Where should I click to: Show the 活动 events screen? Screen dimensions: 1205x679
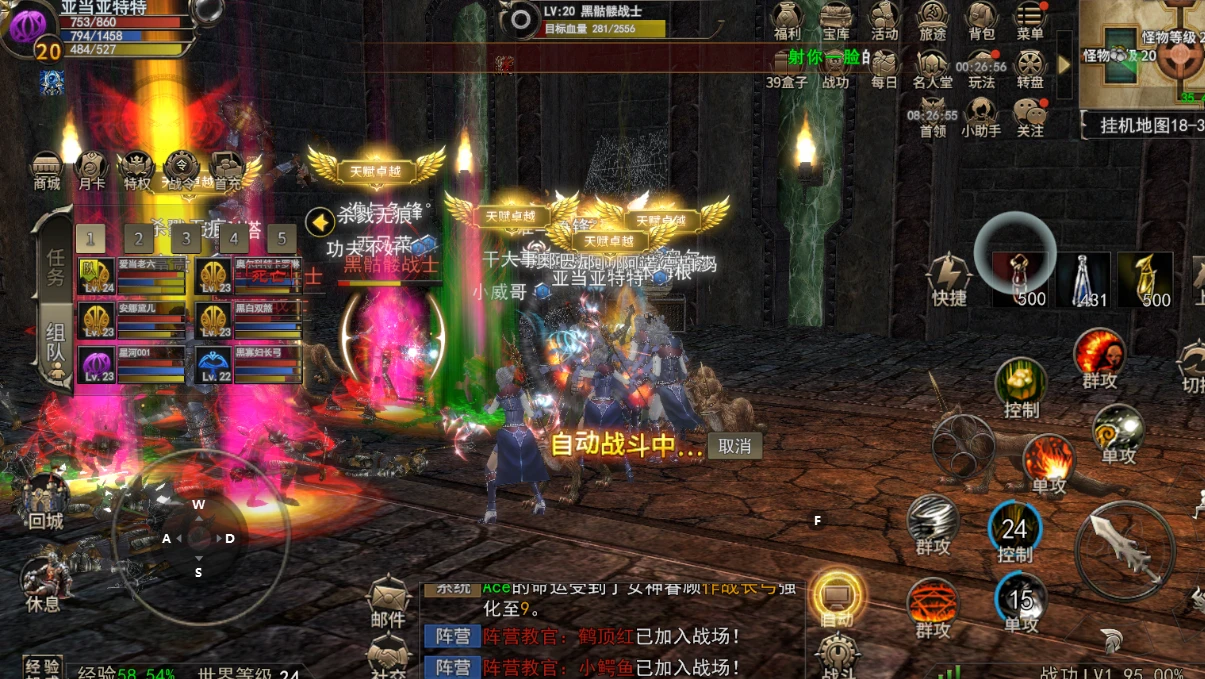click(884, 20)
